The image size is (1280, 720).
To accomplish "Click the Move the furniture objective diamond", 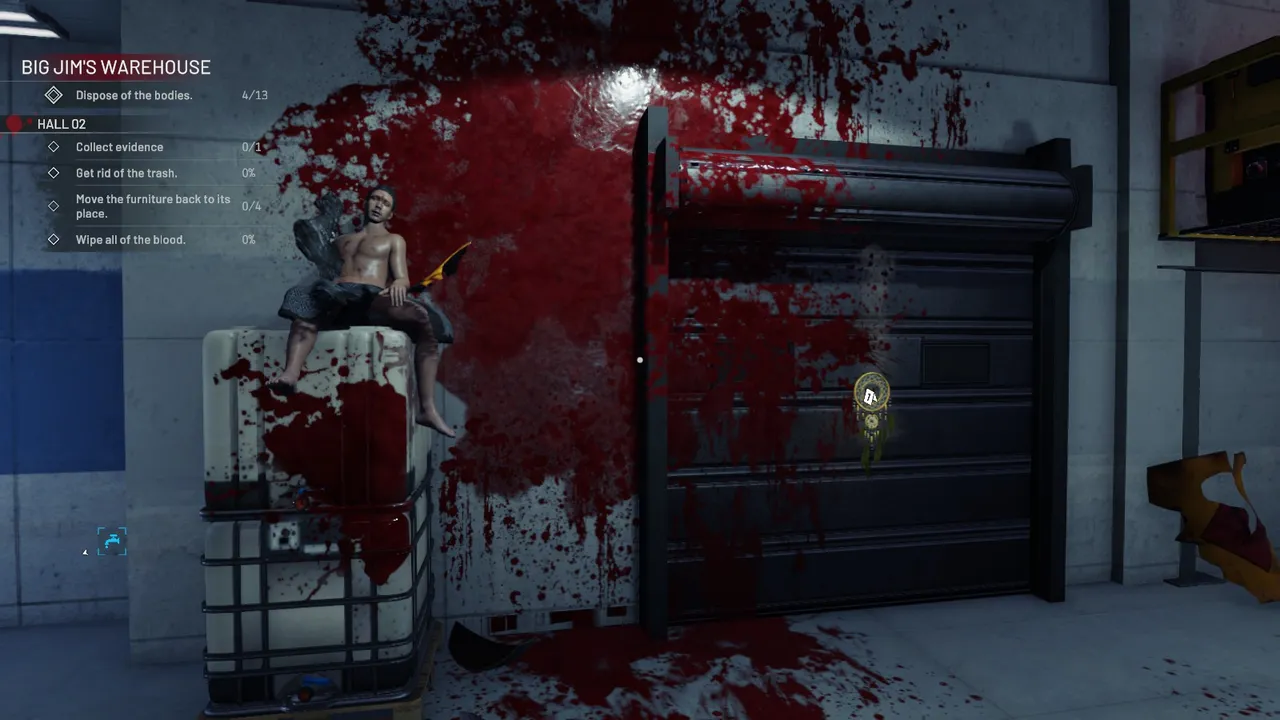I will (54, 206).
